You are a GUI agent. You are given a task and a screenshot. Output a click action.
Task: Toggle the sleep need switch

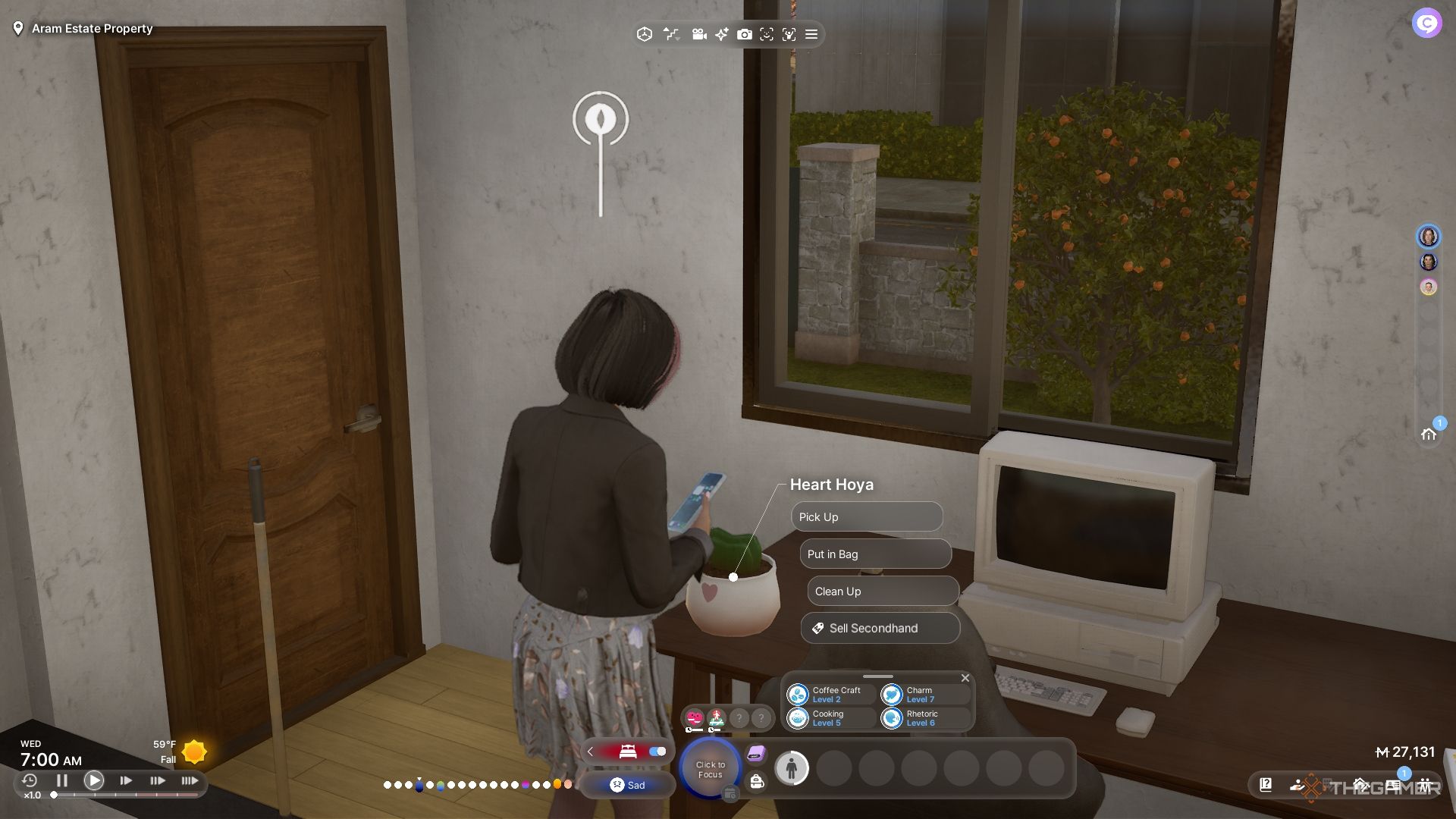click(x=657, y=752)
